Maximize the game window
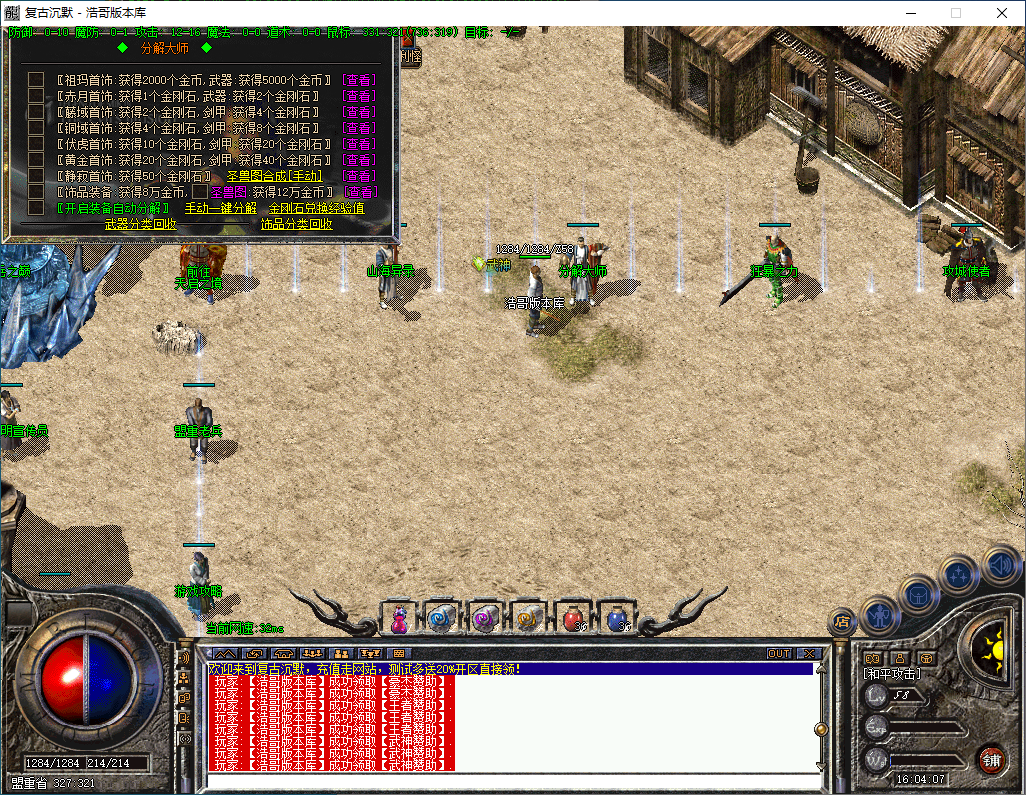Viewport: 1026px width, 795px height. 955,13
